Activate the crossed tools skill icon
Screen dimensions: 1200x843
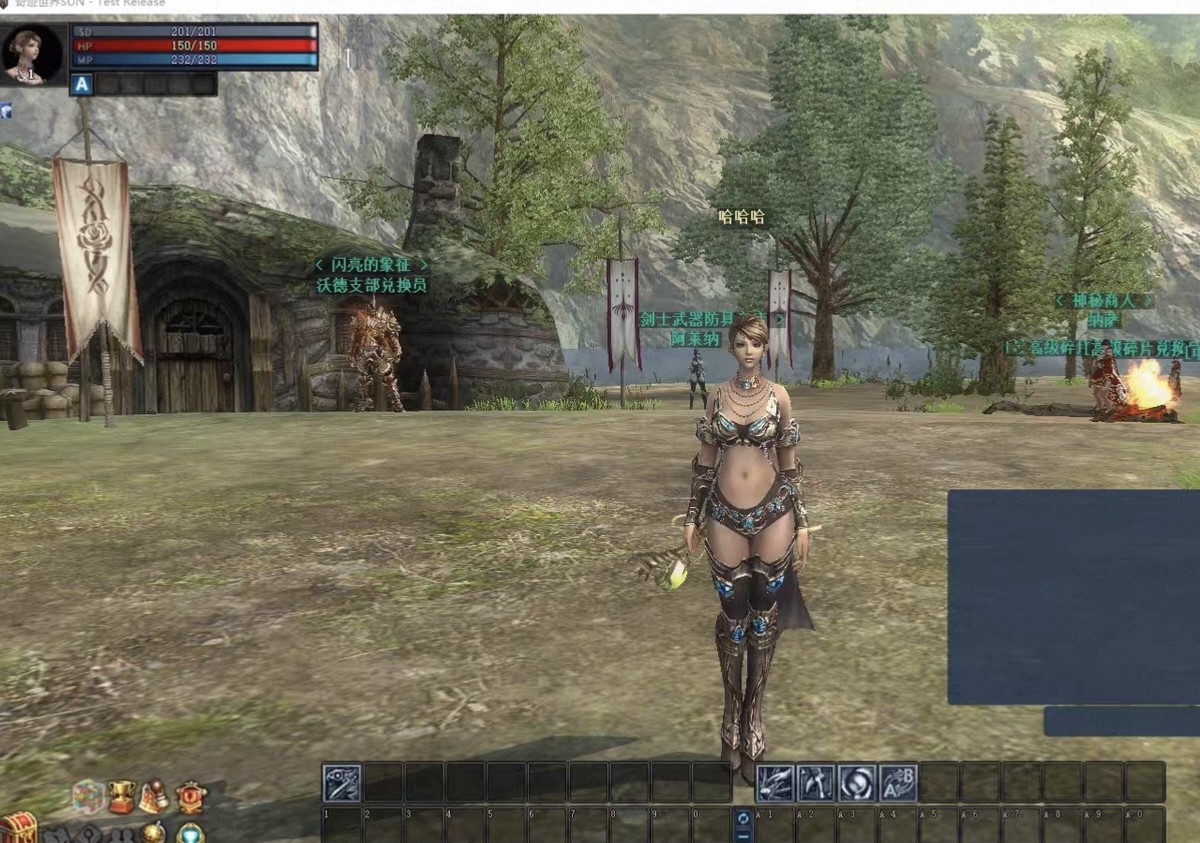point(816,782)
